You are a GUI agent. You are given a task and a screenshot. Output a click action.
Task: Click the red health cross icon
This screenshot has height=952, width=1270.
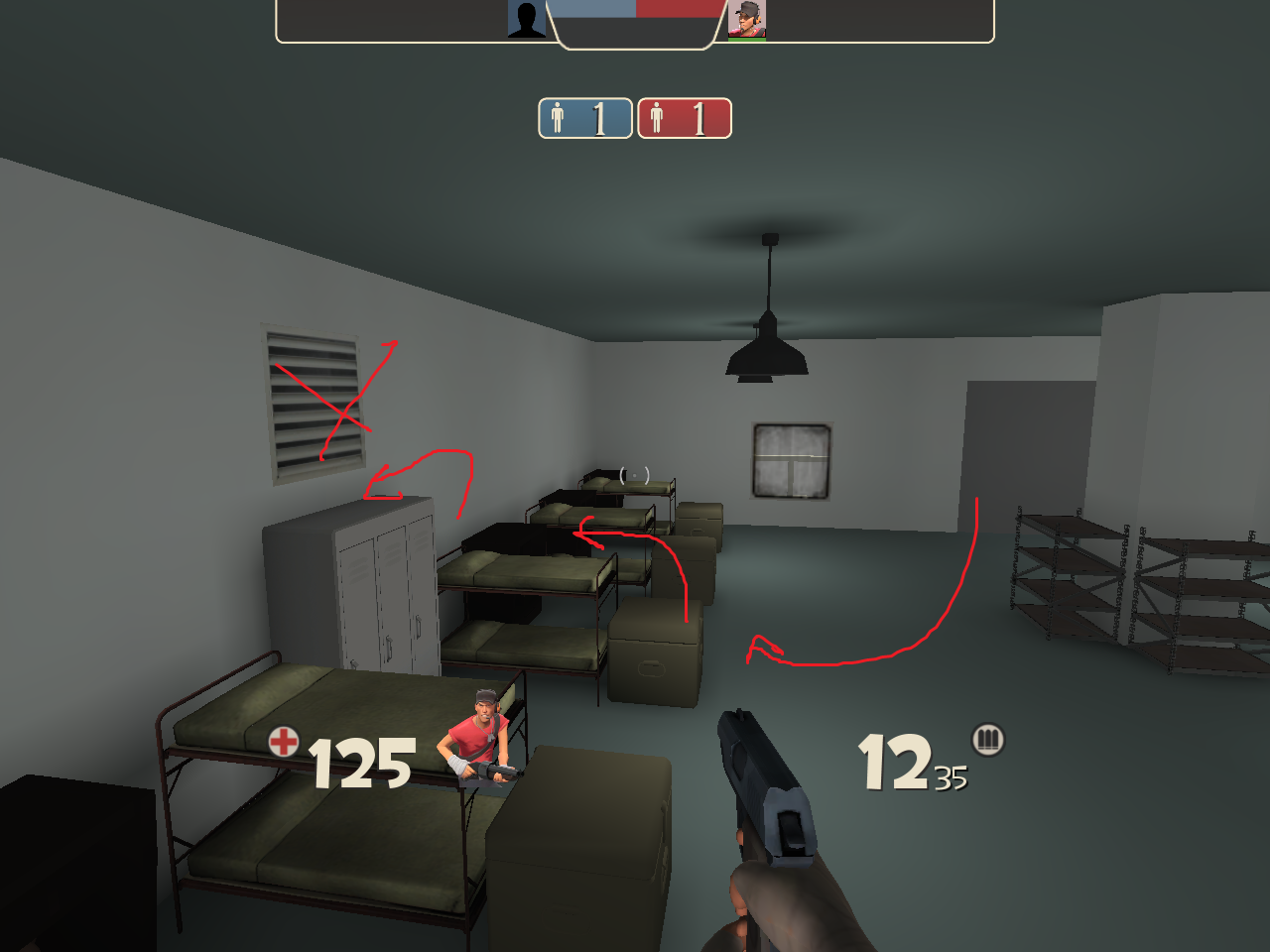point(284,741)
